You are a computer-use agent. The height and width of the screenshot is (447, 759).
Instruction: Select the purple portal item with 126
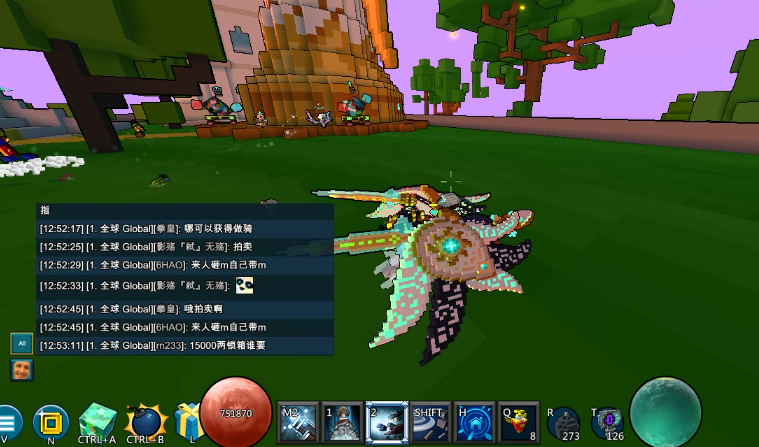607,423
